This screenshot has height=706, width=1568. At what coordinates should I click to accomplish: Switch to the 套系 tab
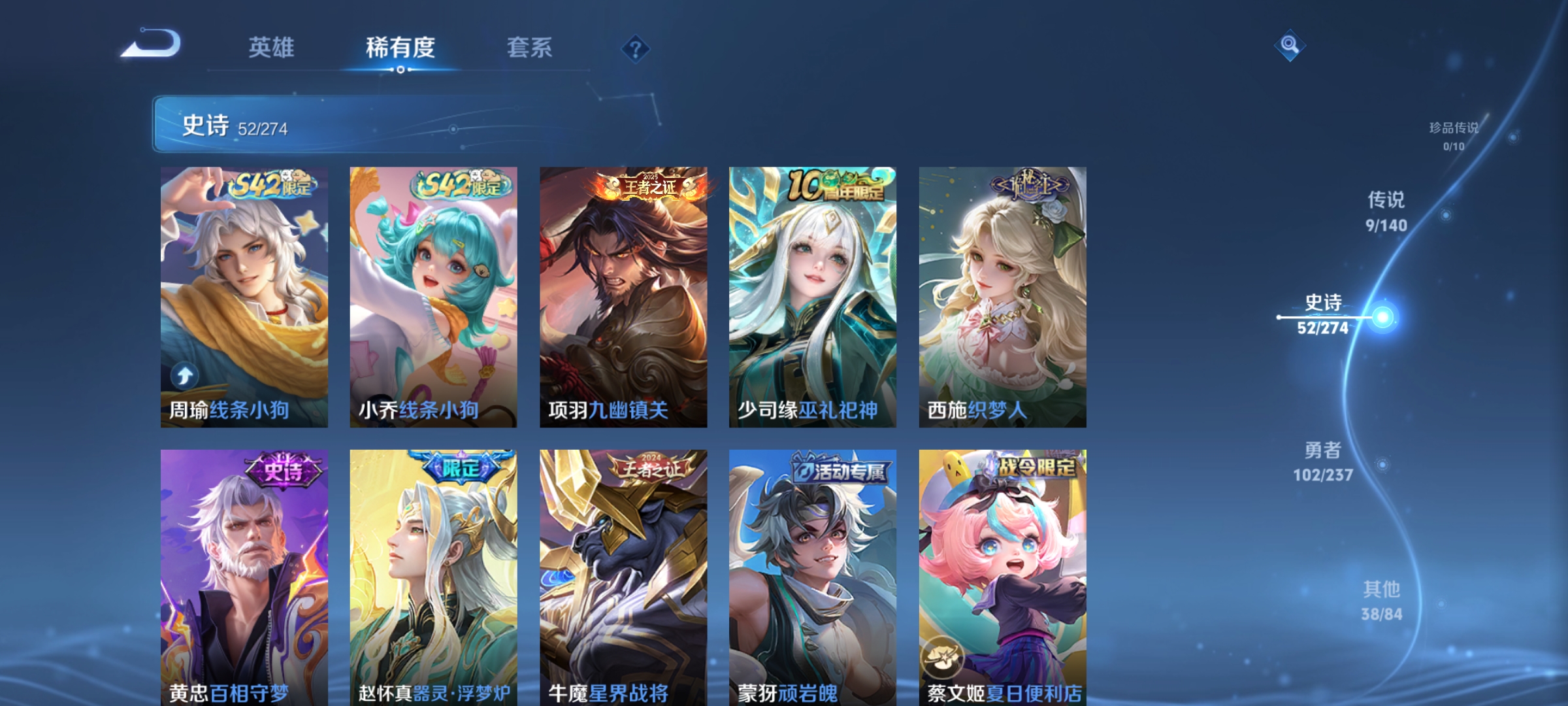[x=531, y=47]
